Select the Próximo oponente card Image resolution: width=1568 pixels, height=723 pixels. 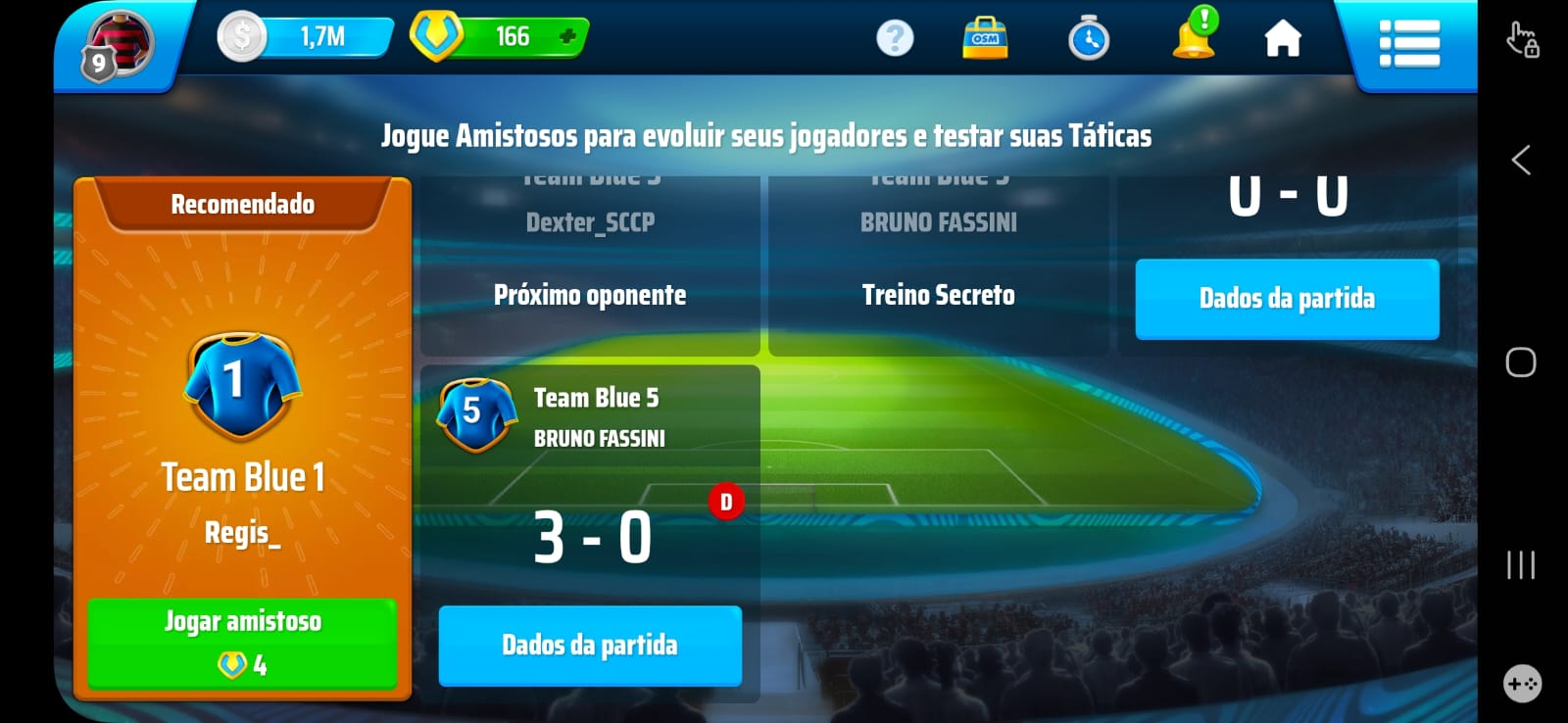(590, 295)
